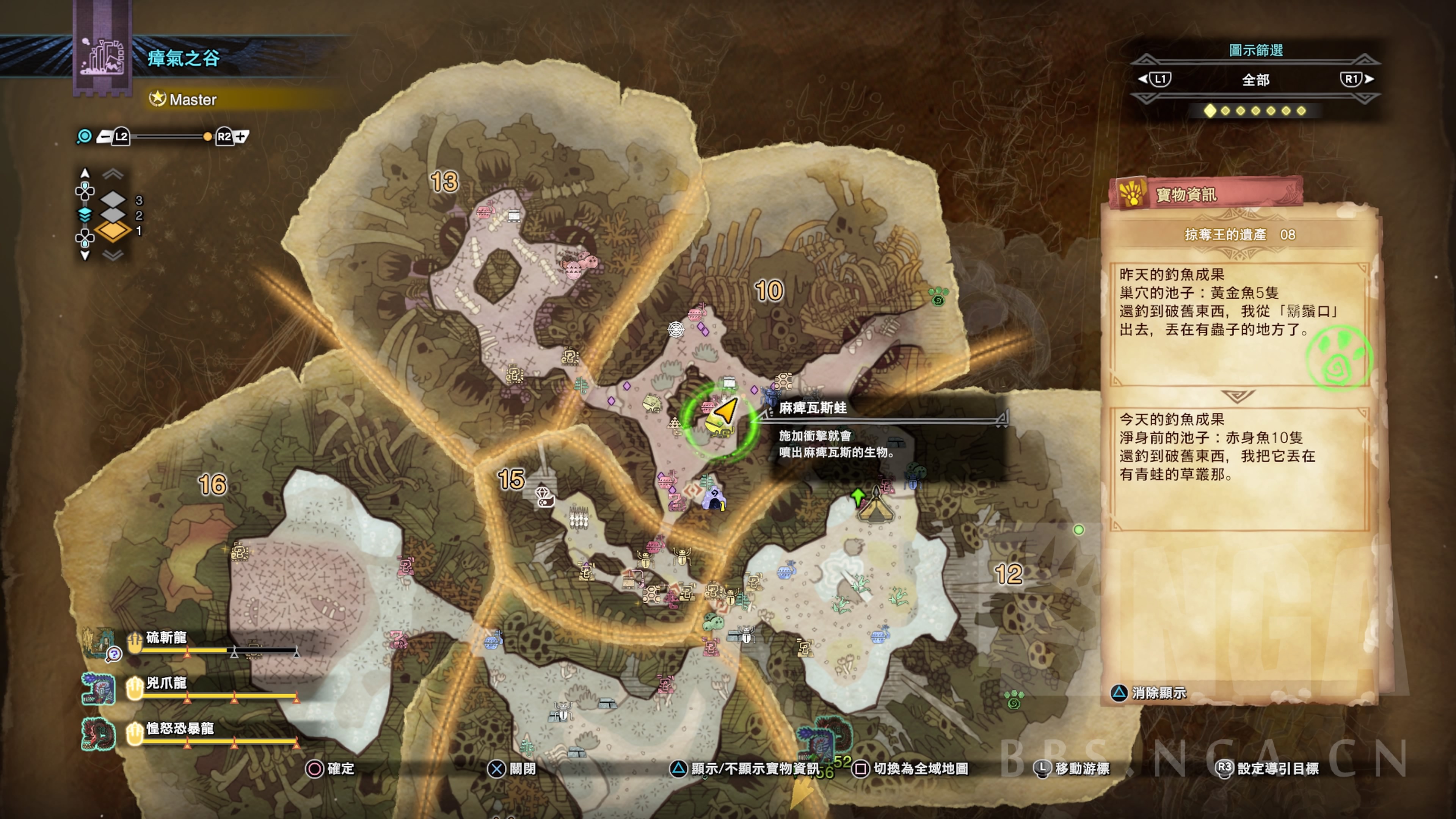Click the area 16 number label

[212, 485]
